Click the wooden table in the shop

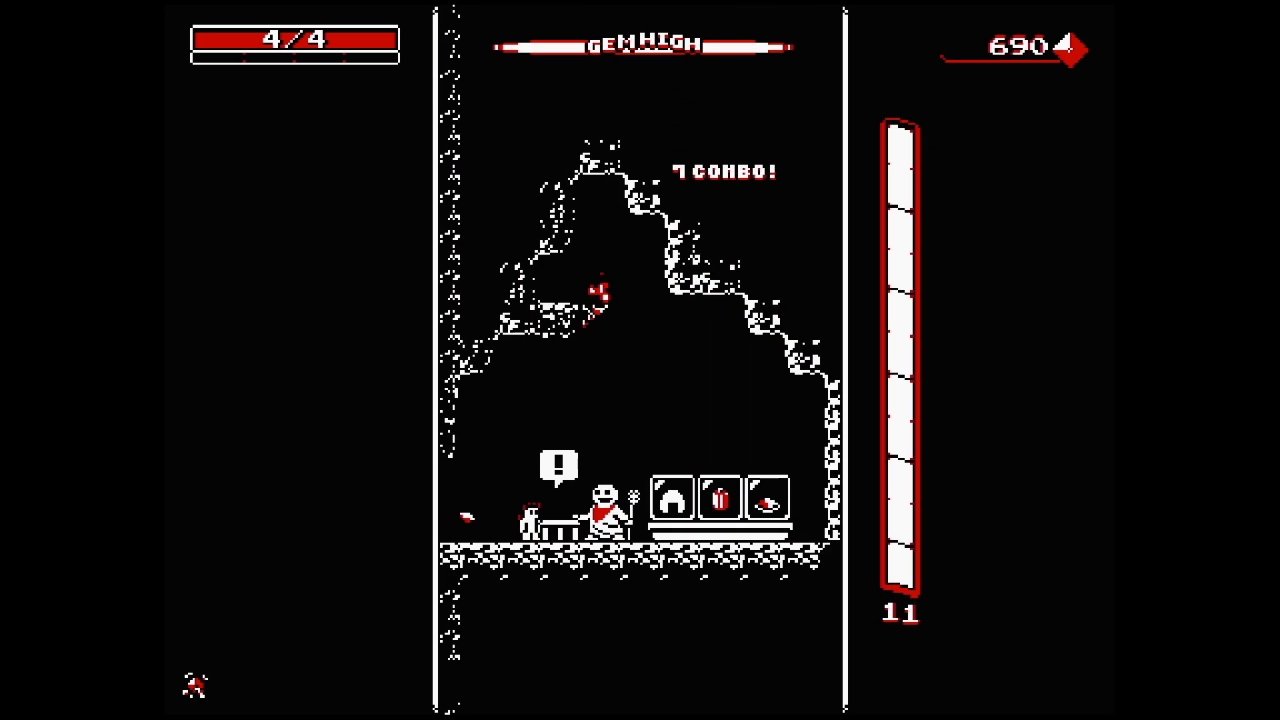[x=558, y=528]
